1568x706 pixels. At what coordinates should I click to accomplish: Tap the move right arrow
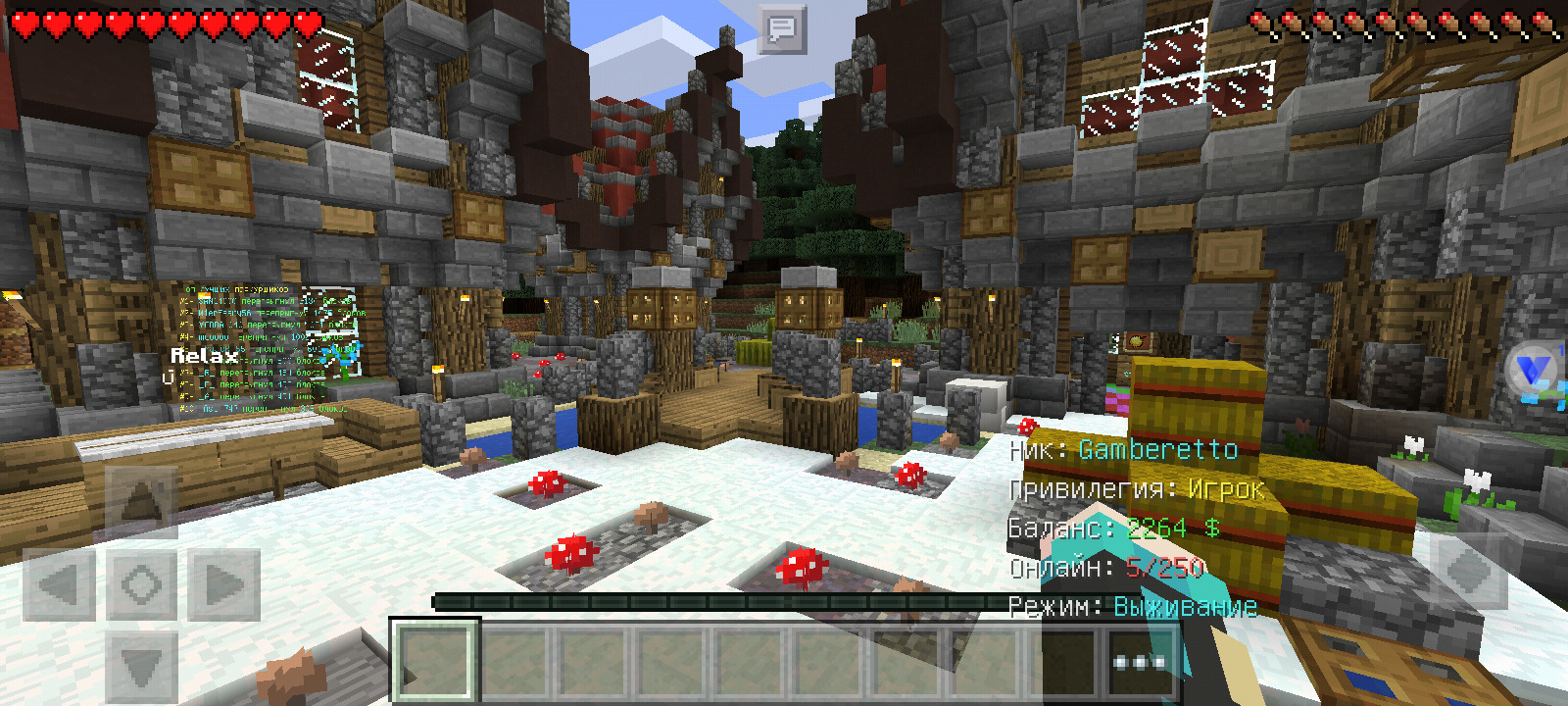coord(224,585)
